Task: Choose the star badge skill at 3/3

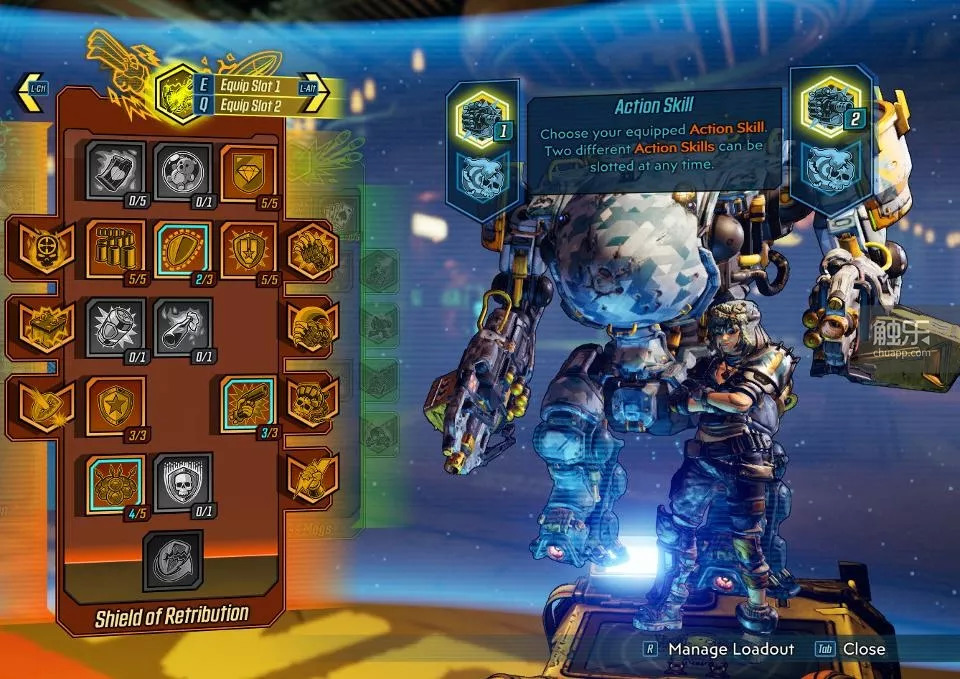Action: coord(115,404)
